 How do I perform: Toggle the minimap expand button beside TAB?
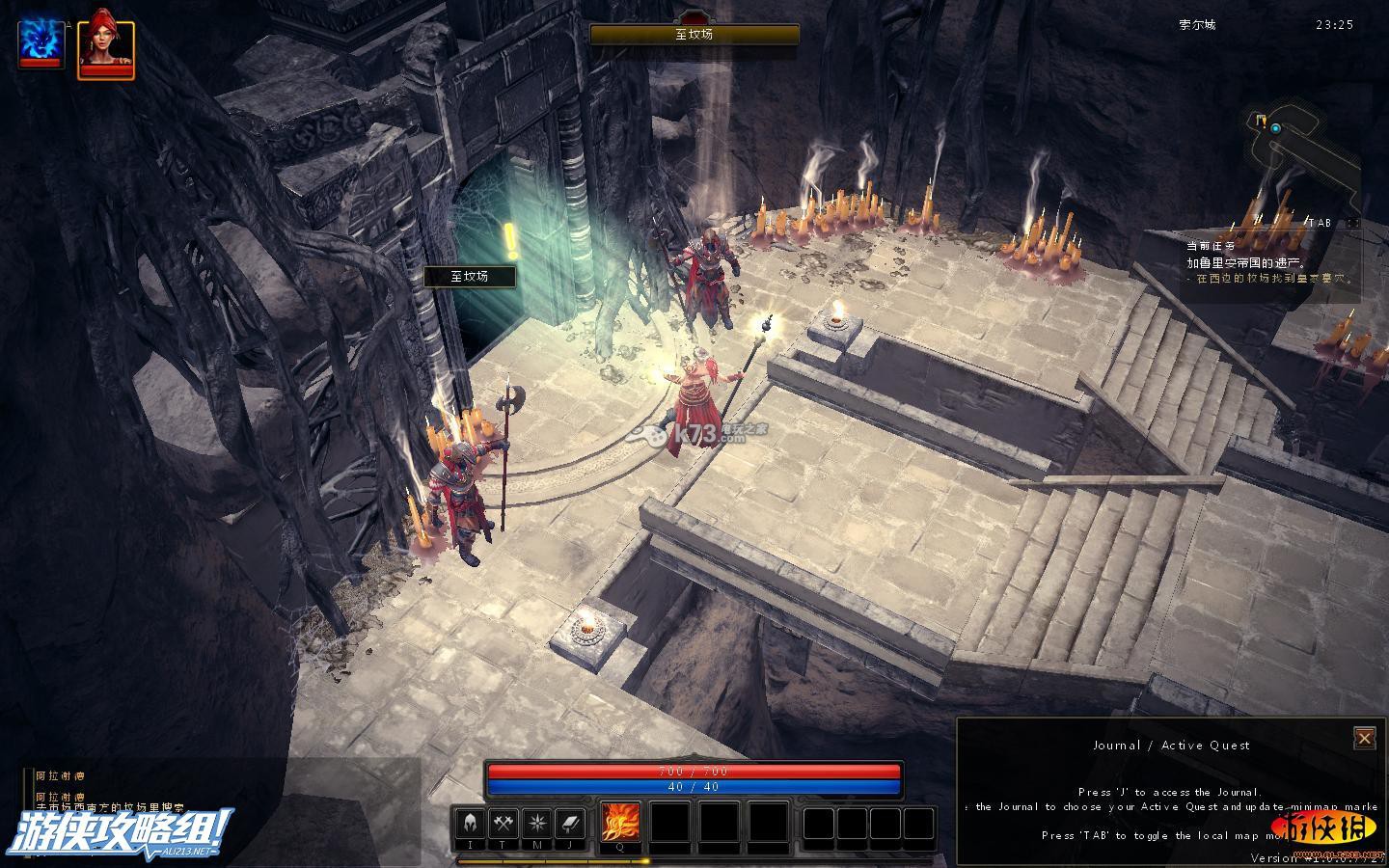click(x=1353, y=223)
